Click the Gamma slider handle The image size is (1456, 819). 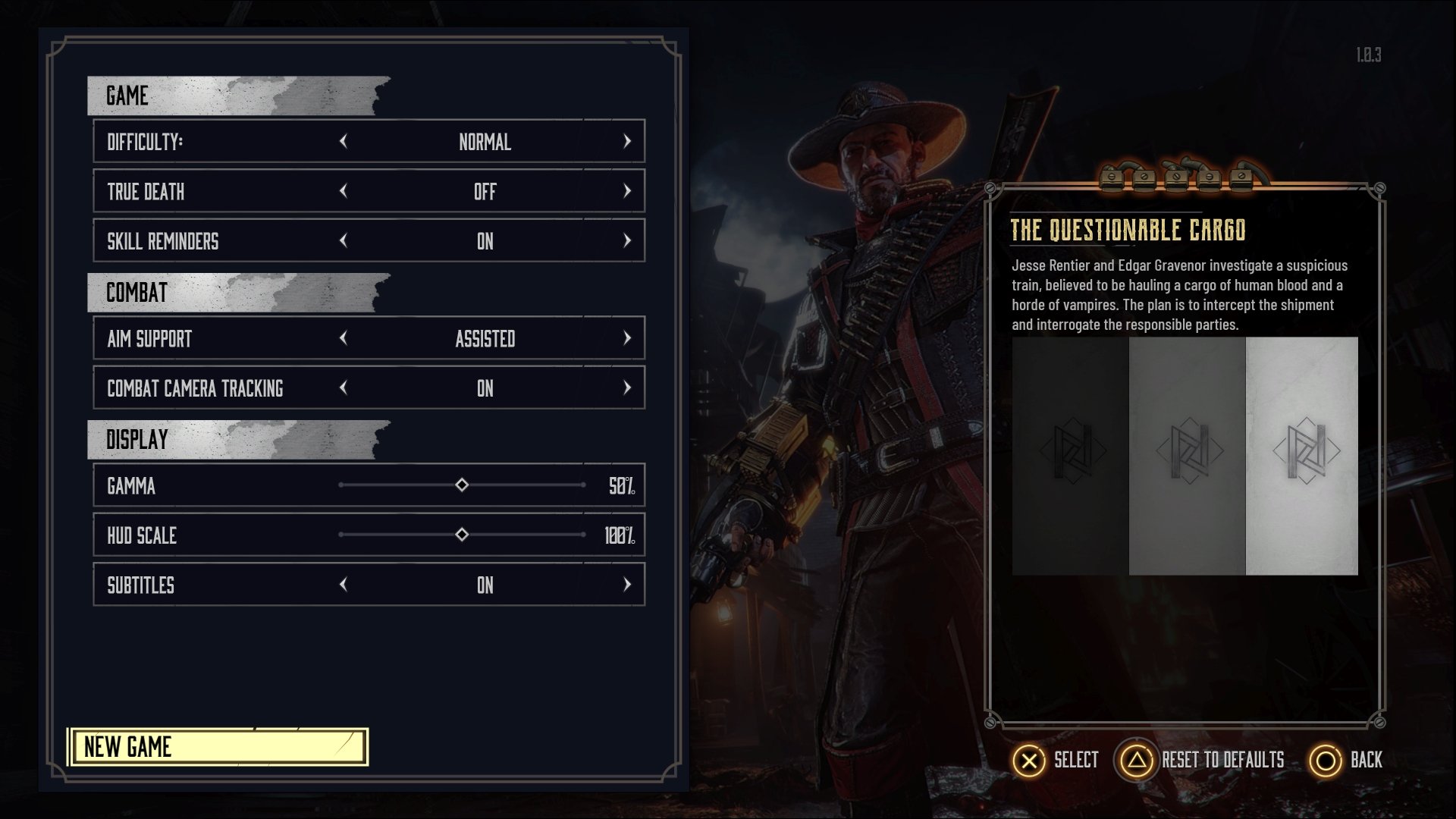[x=462, y=485]
